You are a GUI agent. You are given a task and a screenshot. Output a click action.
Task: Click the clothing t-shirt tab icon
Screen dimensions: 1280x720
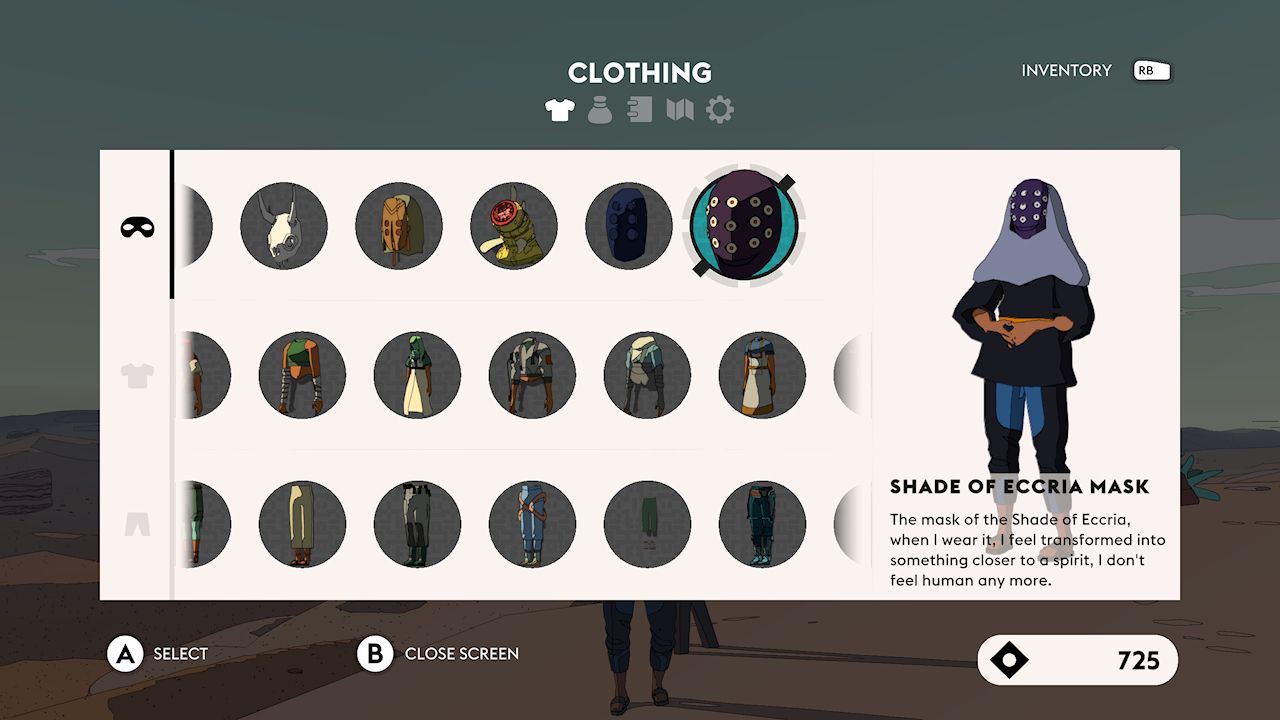pos(560,110)
